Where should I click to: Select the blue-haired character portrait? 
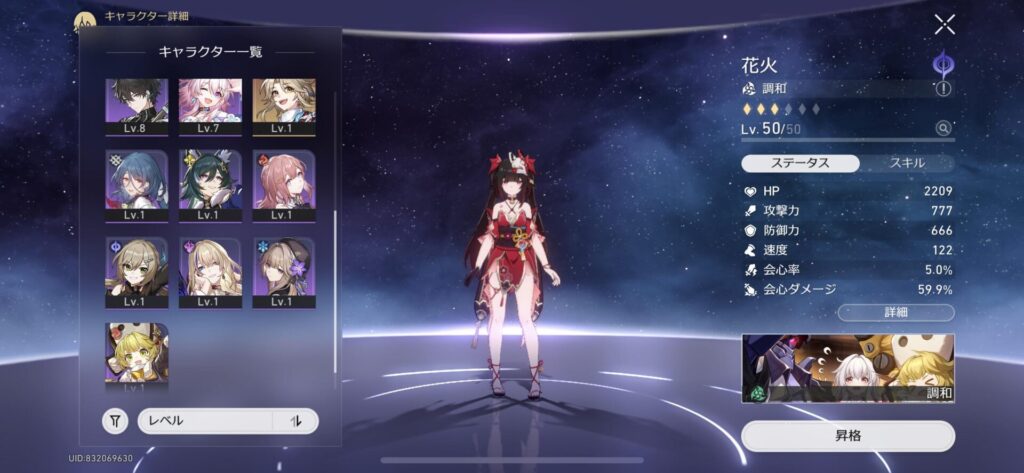pos(136,184)
